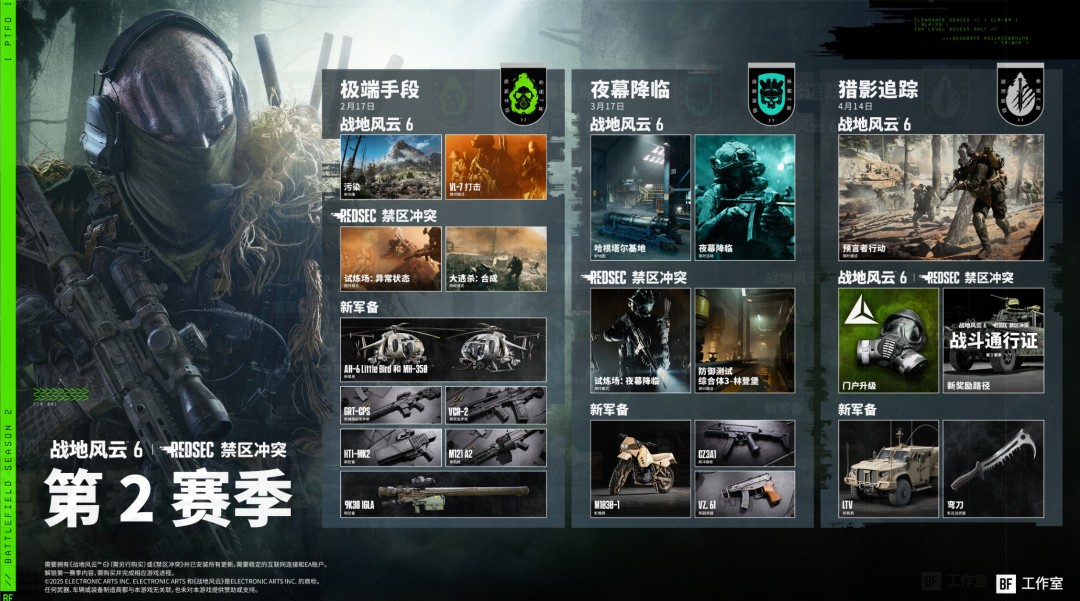Open the 污染 map tile
The width and height of the screenshot is (1080, 601).
[391, 167]
